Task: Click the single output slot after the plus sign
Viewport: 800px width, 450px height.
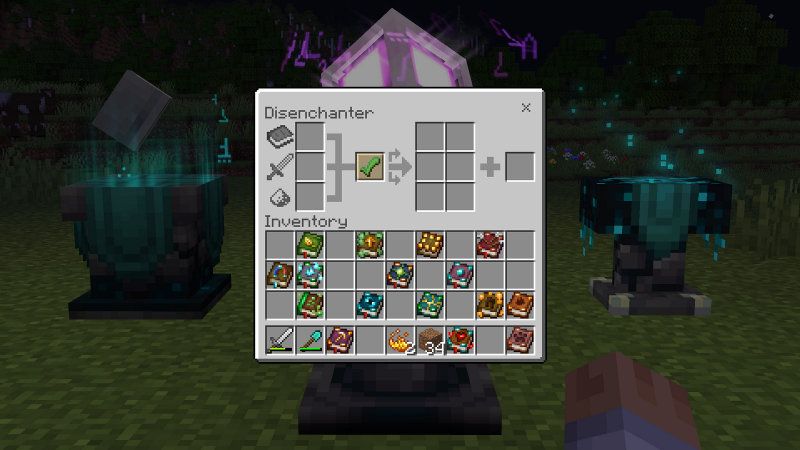Action: pyautogui.click(x=520, y=166)
